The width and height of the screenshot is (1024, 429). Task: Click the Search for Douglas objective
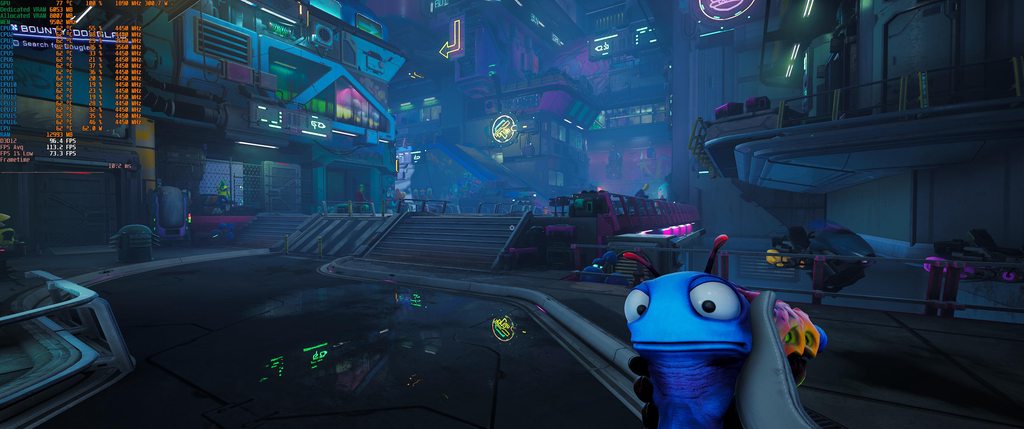point(56,45)
